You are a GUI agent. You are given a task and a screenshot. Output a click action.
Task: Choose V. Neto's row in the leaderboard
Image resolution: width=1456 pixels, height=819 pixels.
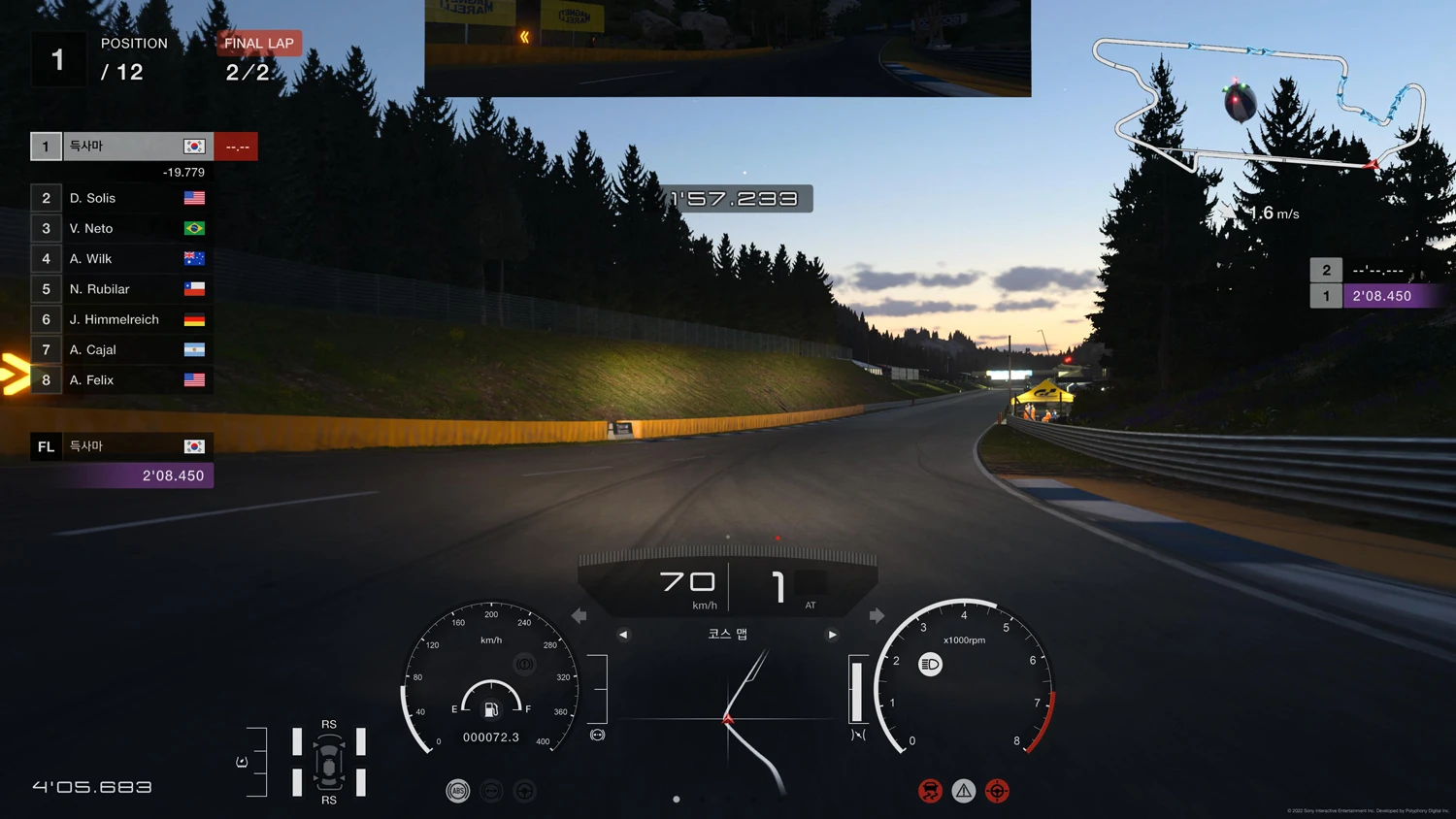(121, 228)
